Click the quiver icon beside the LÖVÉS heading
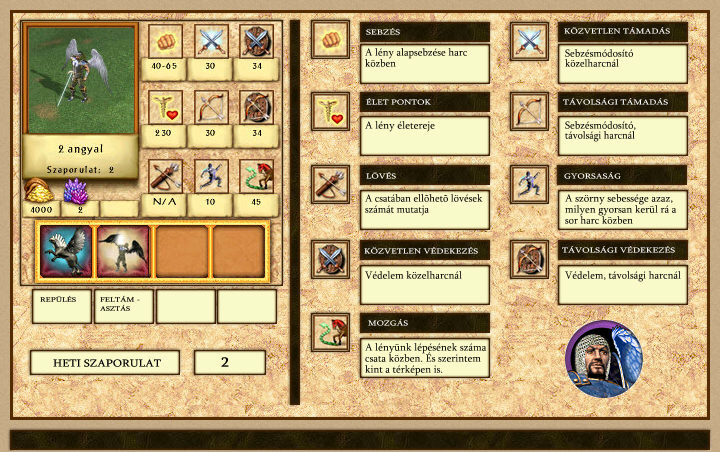 pyautogui.click(x=330, y=184)
